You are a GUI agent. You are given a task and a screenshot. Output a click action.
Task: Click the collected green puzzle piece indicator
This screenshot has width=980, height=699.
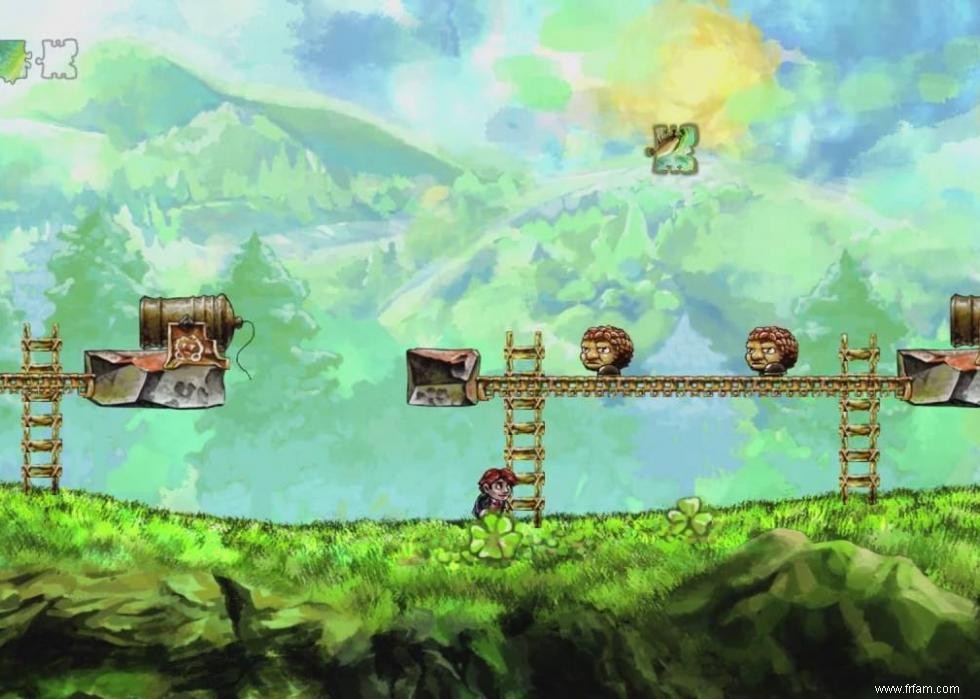tap(13, 60)
